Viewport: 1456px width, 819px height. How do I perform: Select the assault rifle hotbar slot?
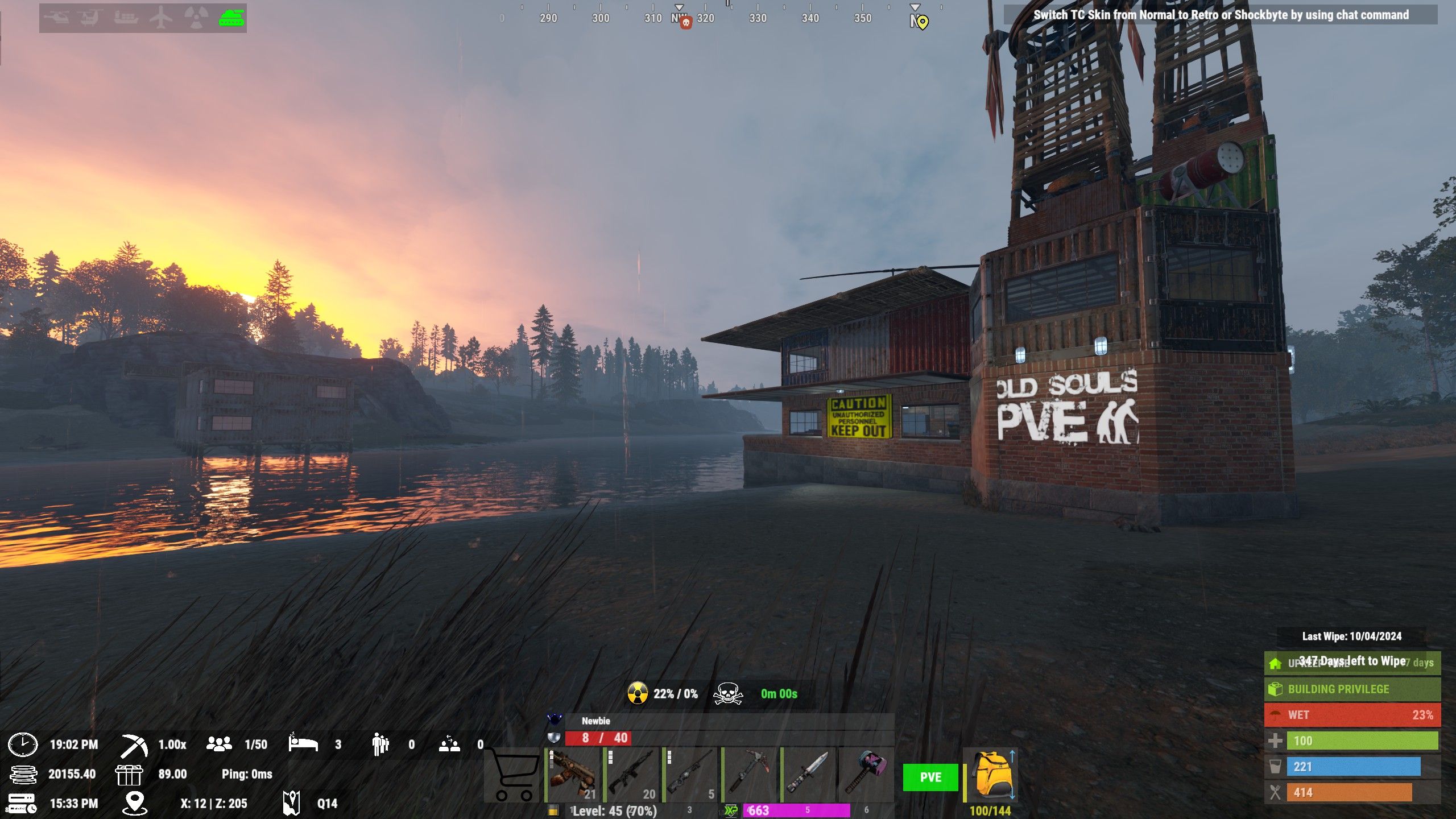pyautogui.click(x=573, y=775)
